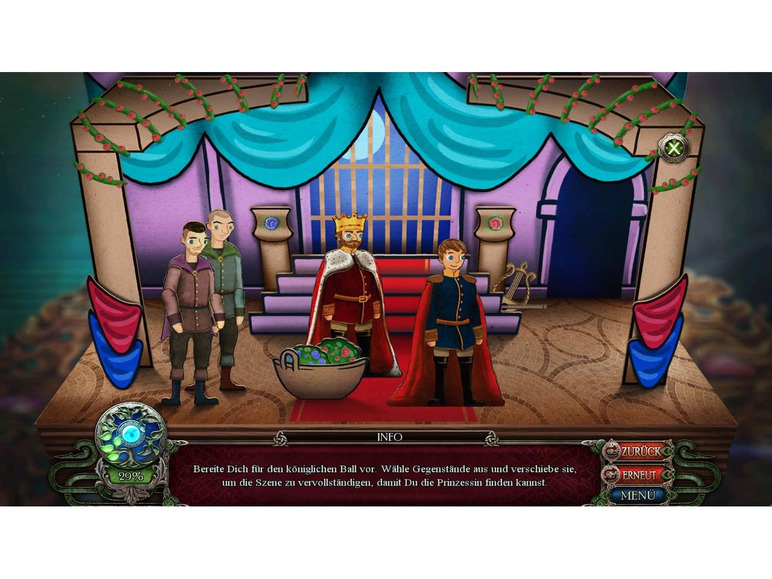Open the MENÜ

tap(638, 495)
